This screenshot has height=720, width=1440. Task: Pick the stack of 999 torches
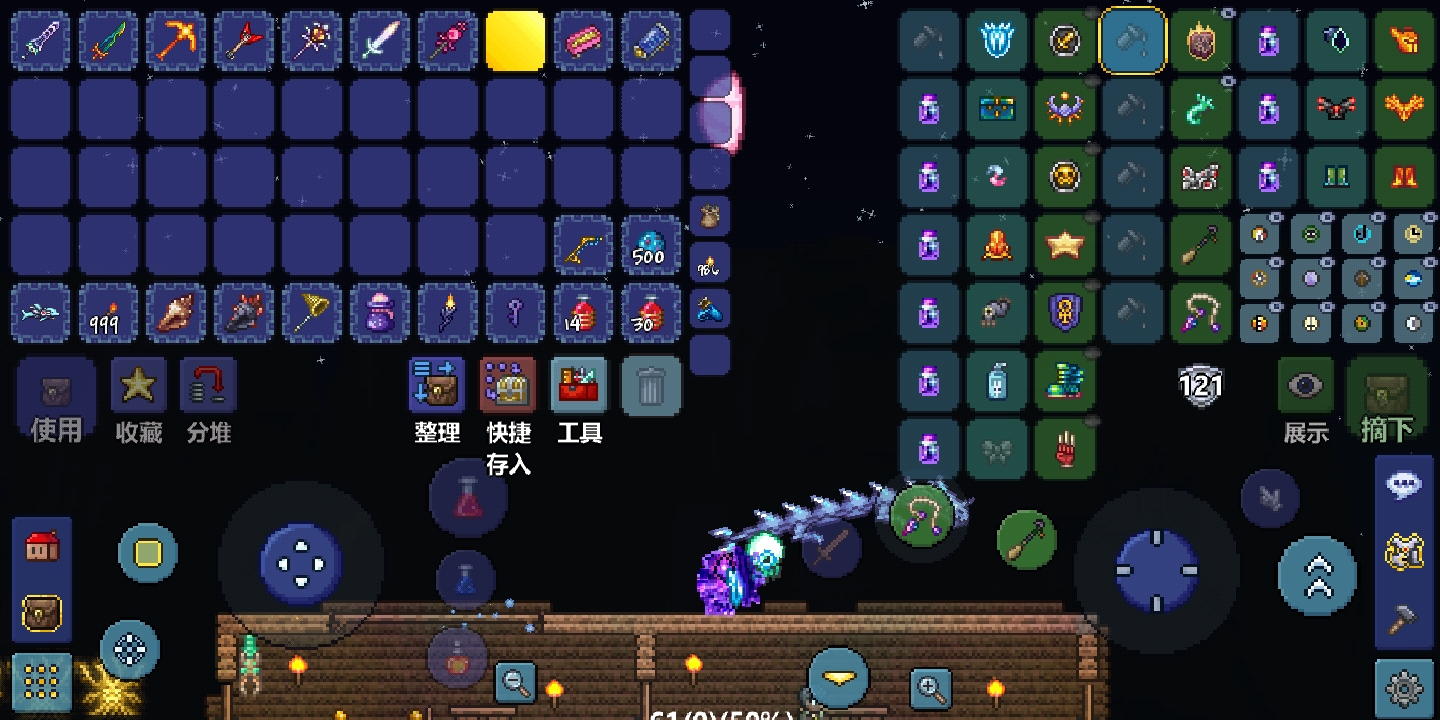[108, 313]
